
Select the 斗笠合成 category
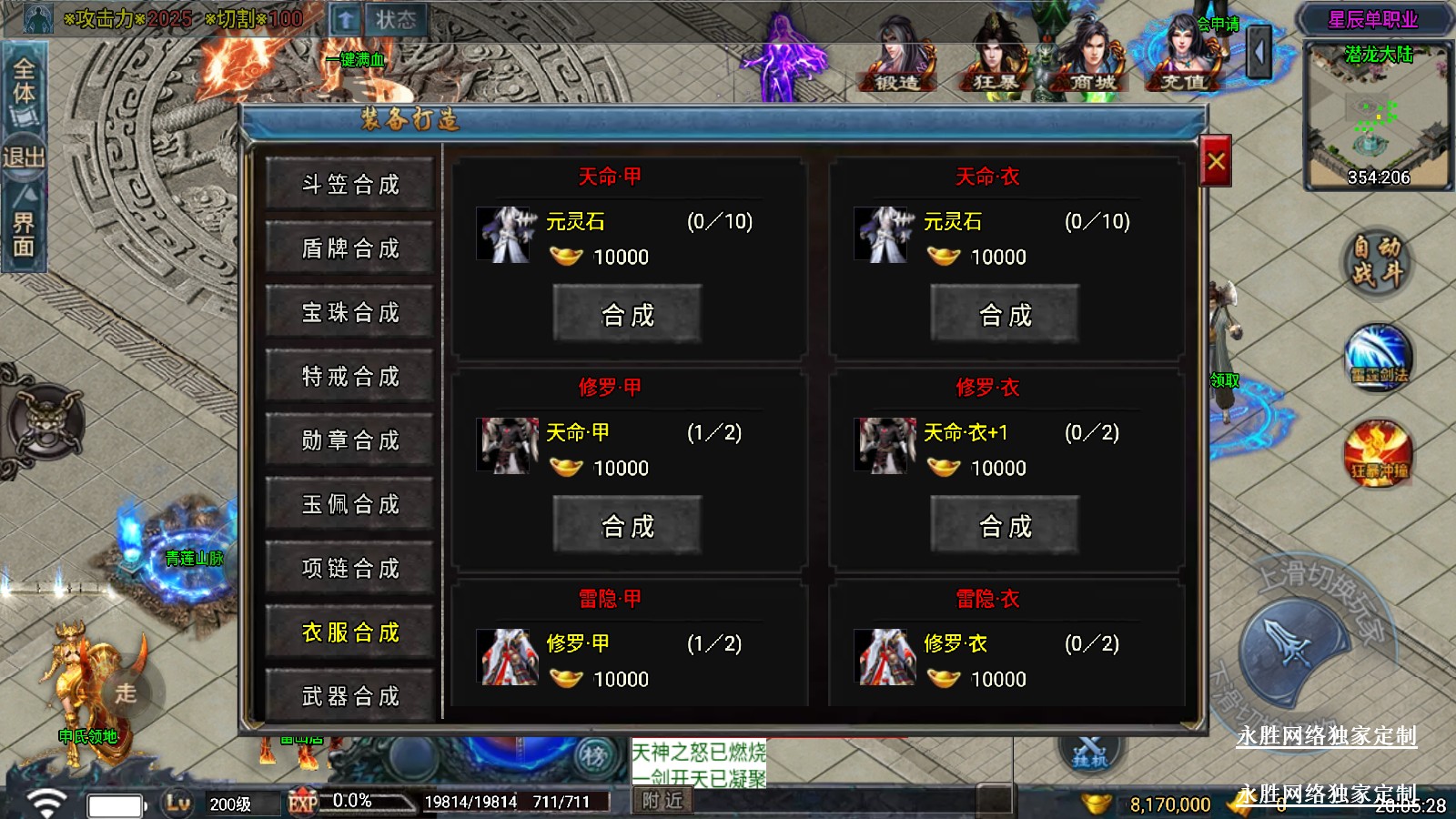coord(350,185)
